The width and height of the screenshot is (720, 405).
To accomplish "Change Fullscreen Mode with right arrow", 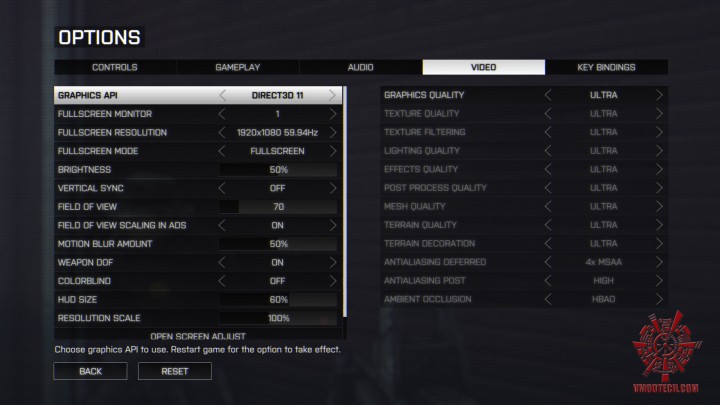I will click(333, 151).
